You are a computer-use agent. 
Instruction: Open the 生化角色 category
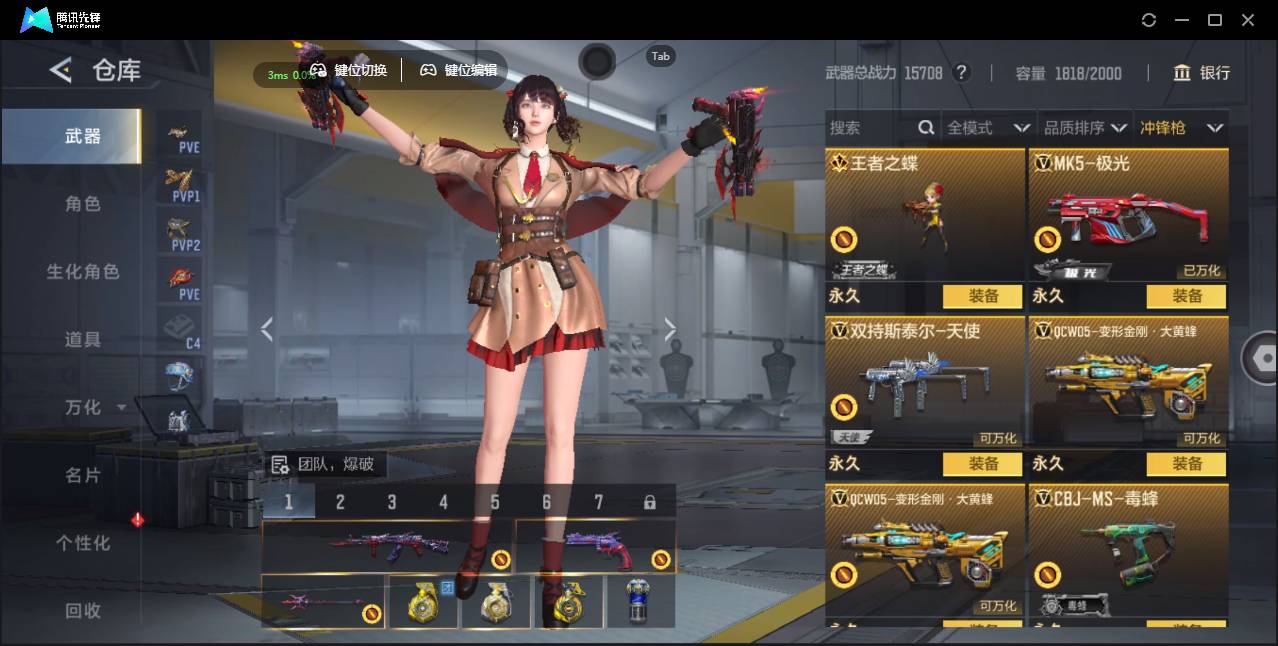coord(83,272)
